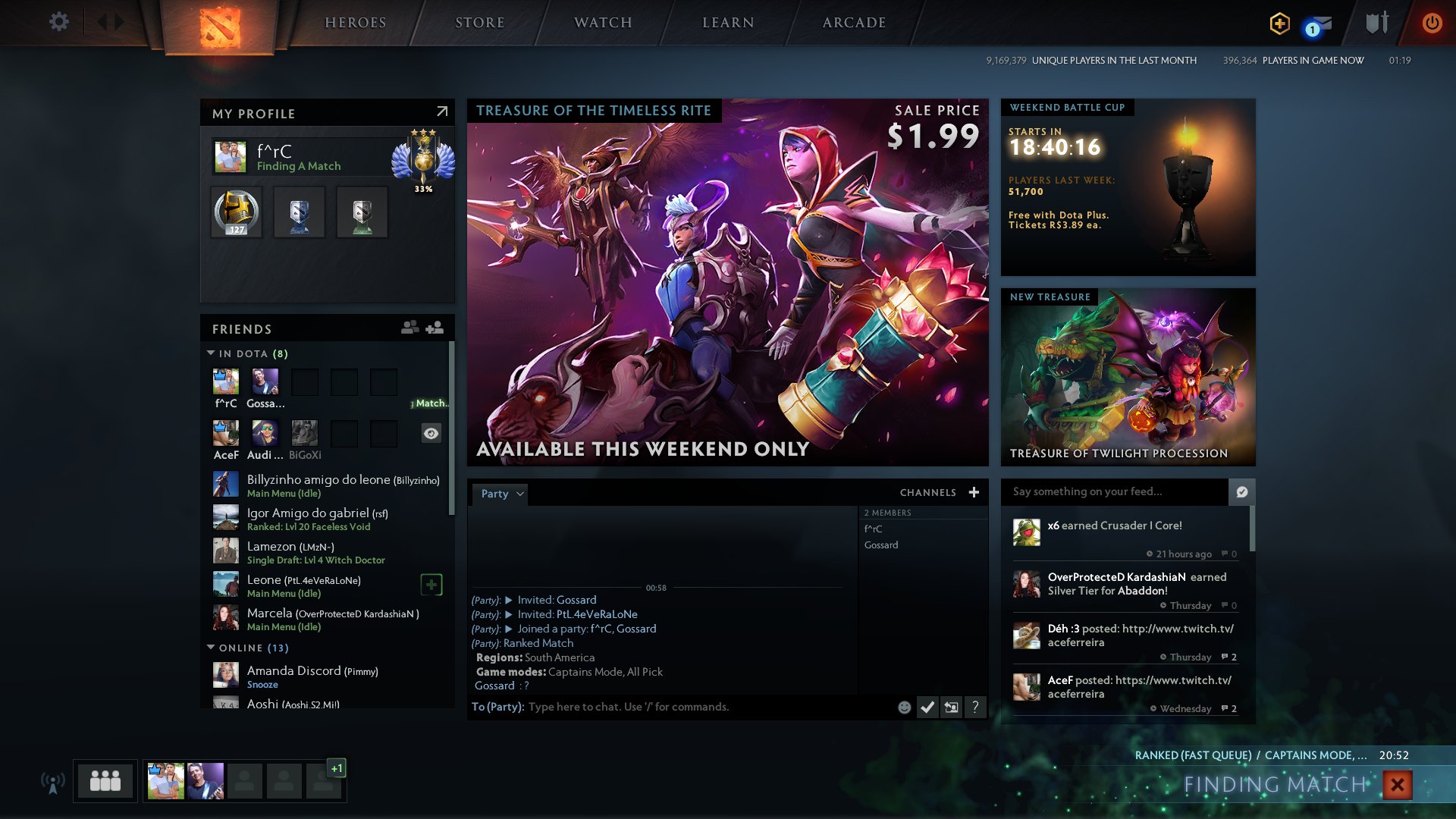Screen dimensions: 1456x819
Task: Go to the Store tab
Action: click(479, 23)
